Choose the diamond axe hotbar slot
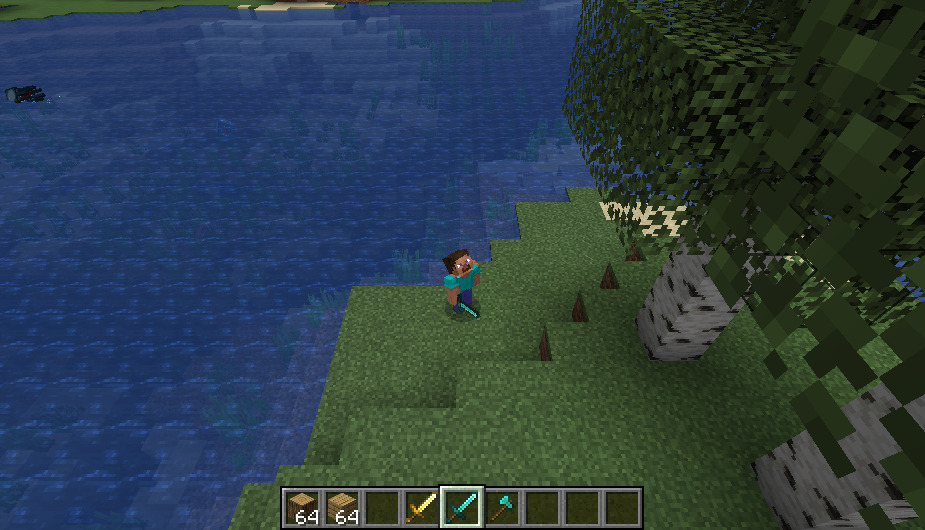925x530 pixels. click(502, 508)
